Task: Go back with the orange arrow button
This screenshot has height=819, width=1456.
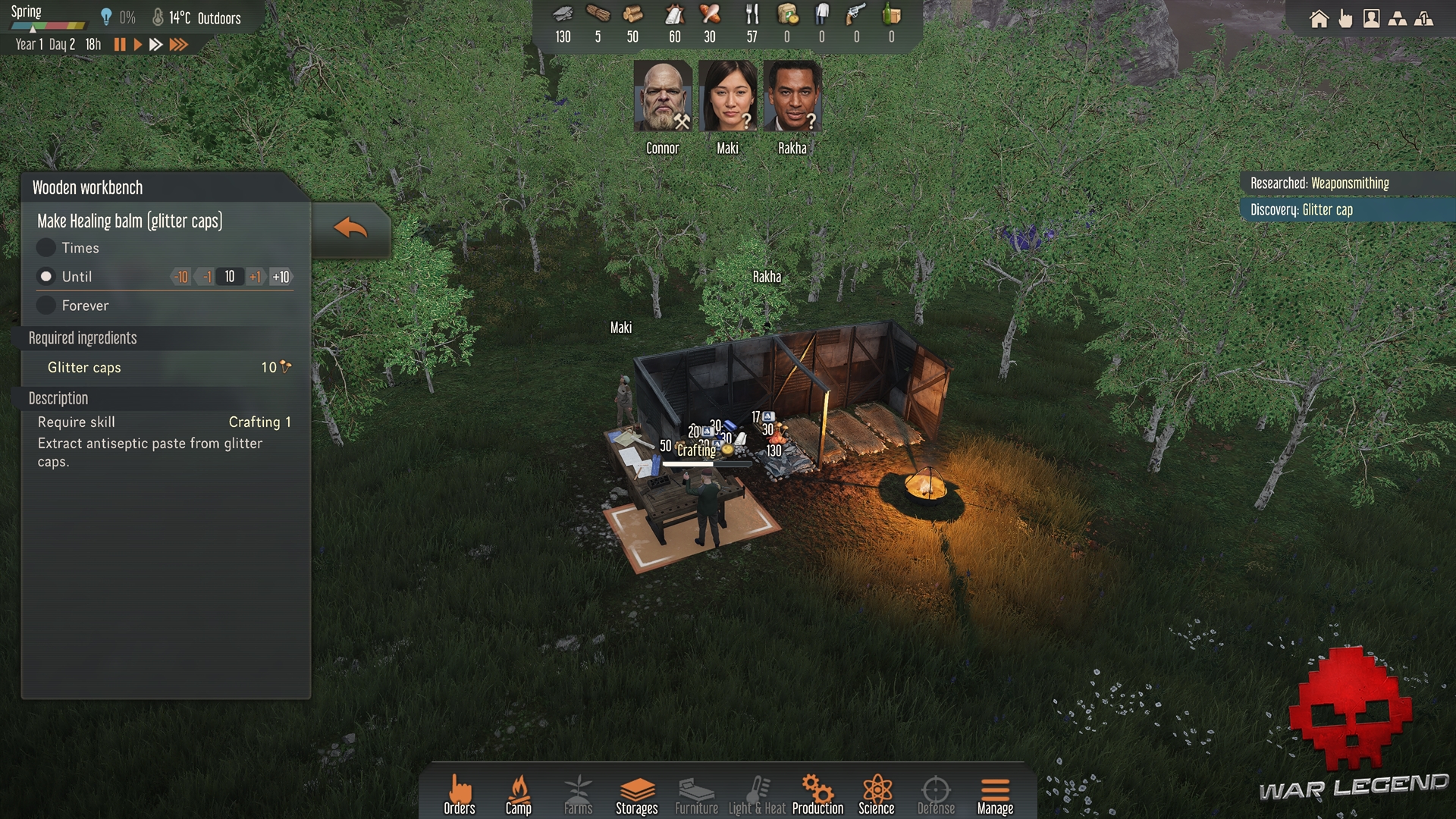Action: point(350,228)
